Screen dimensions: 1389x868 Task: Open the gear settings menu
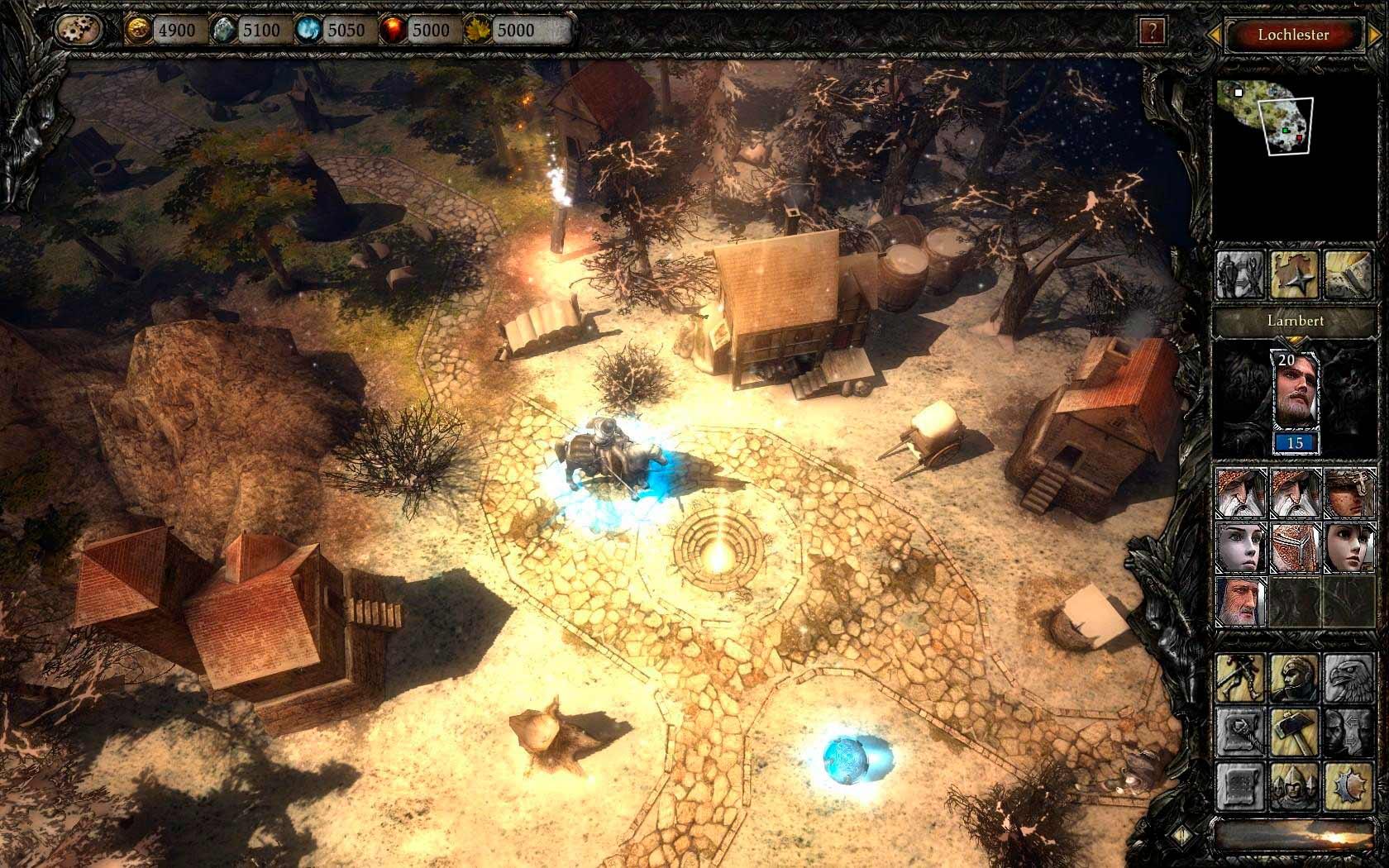79,31
